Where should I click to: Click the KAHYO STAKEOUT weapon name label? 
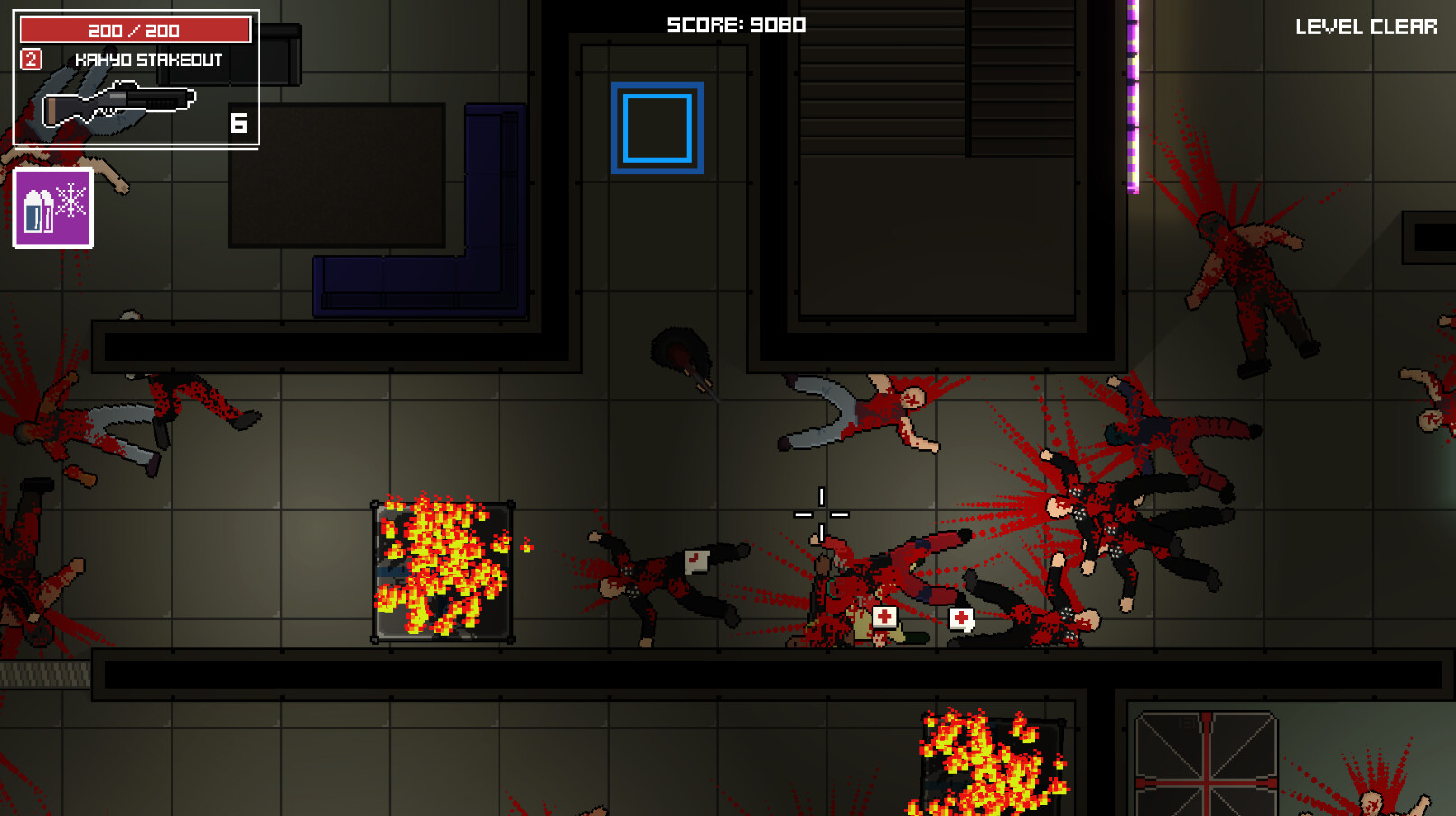click(149, 60)
